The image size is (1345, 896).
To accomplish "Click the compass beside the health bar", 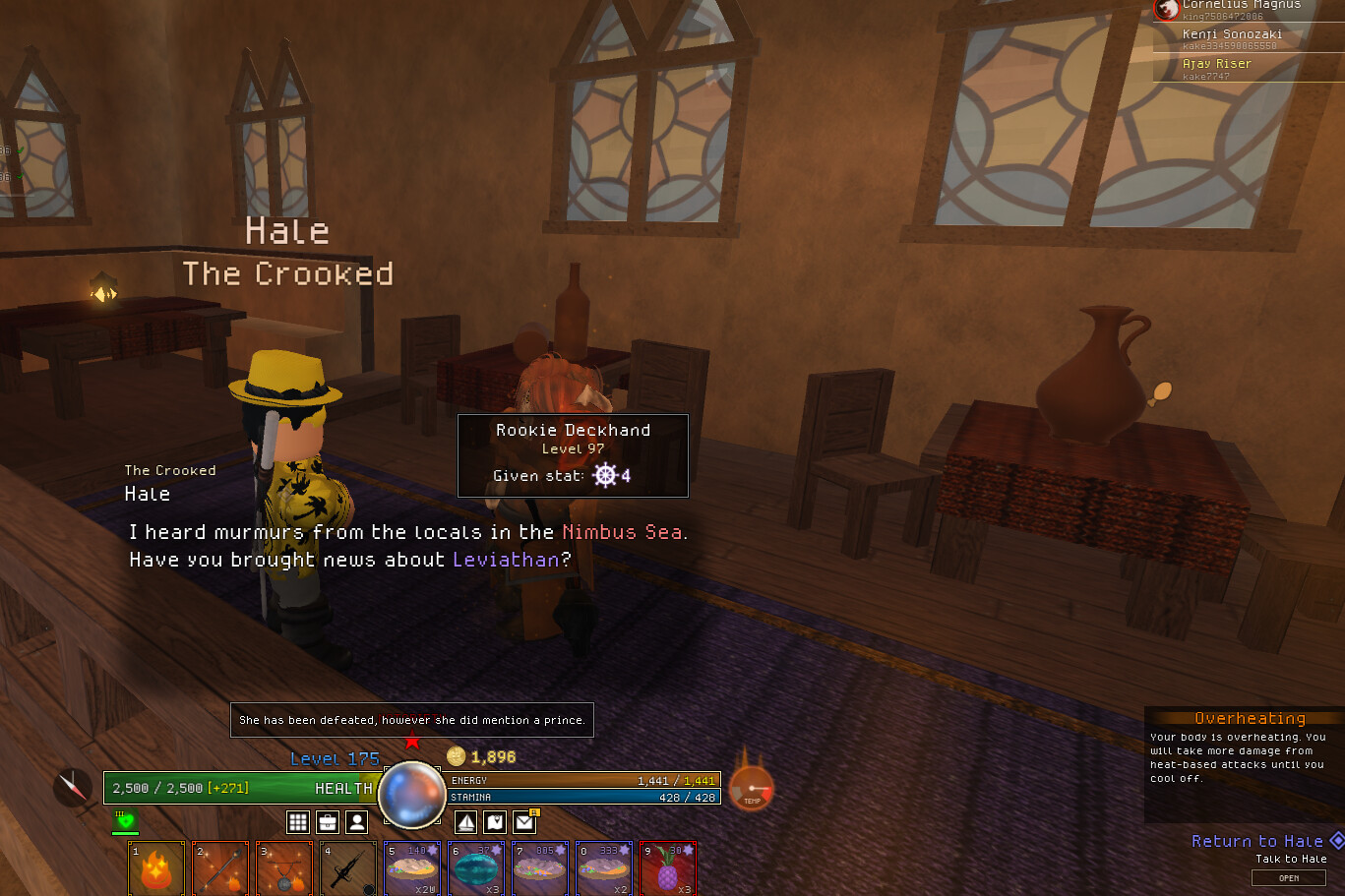I will click(x=73, y=787).
